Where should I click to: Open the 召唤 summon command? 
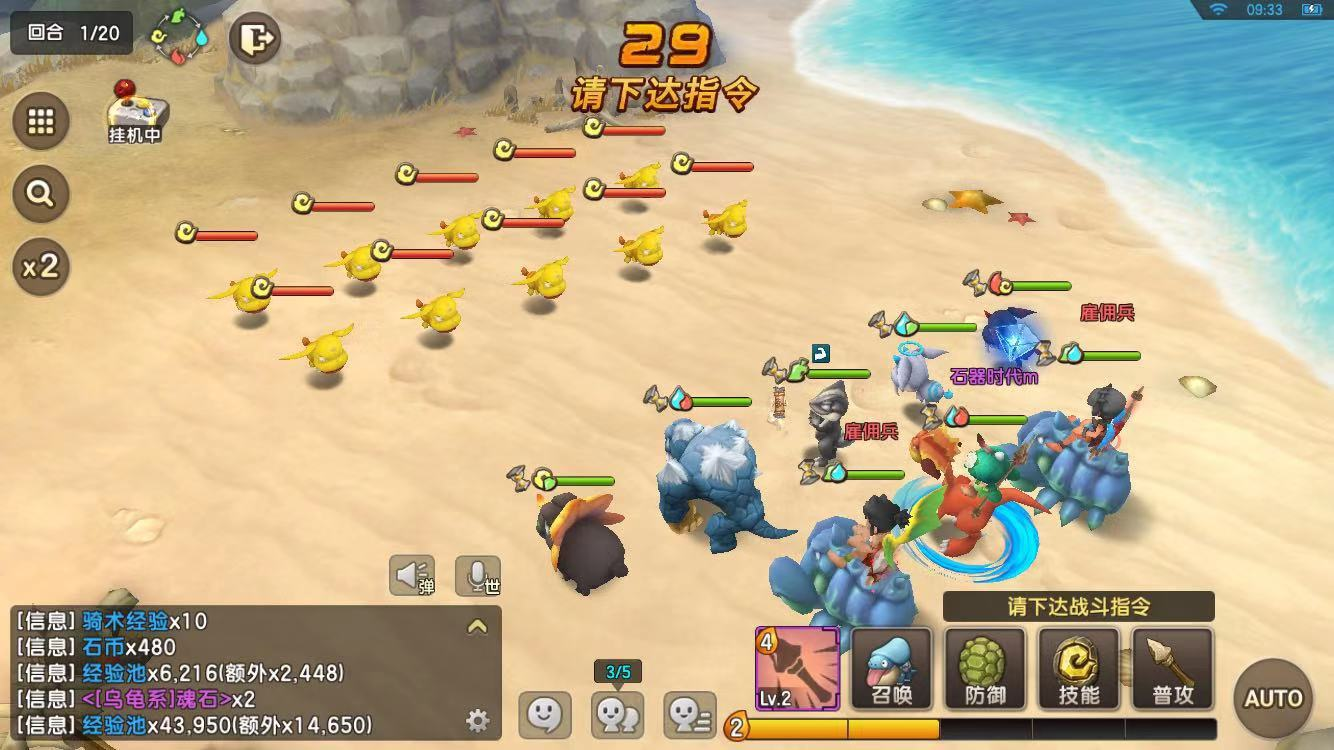coord(891,668)
